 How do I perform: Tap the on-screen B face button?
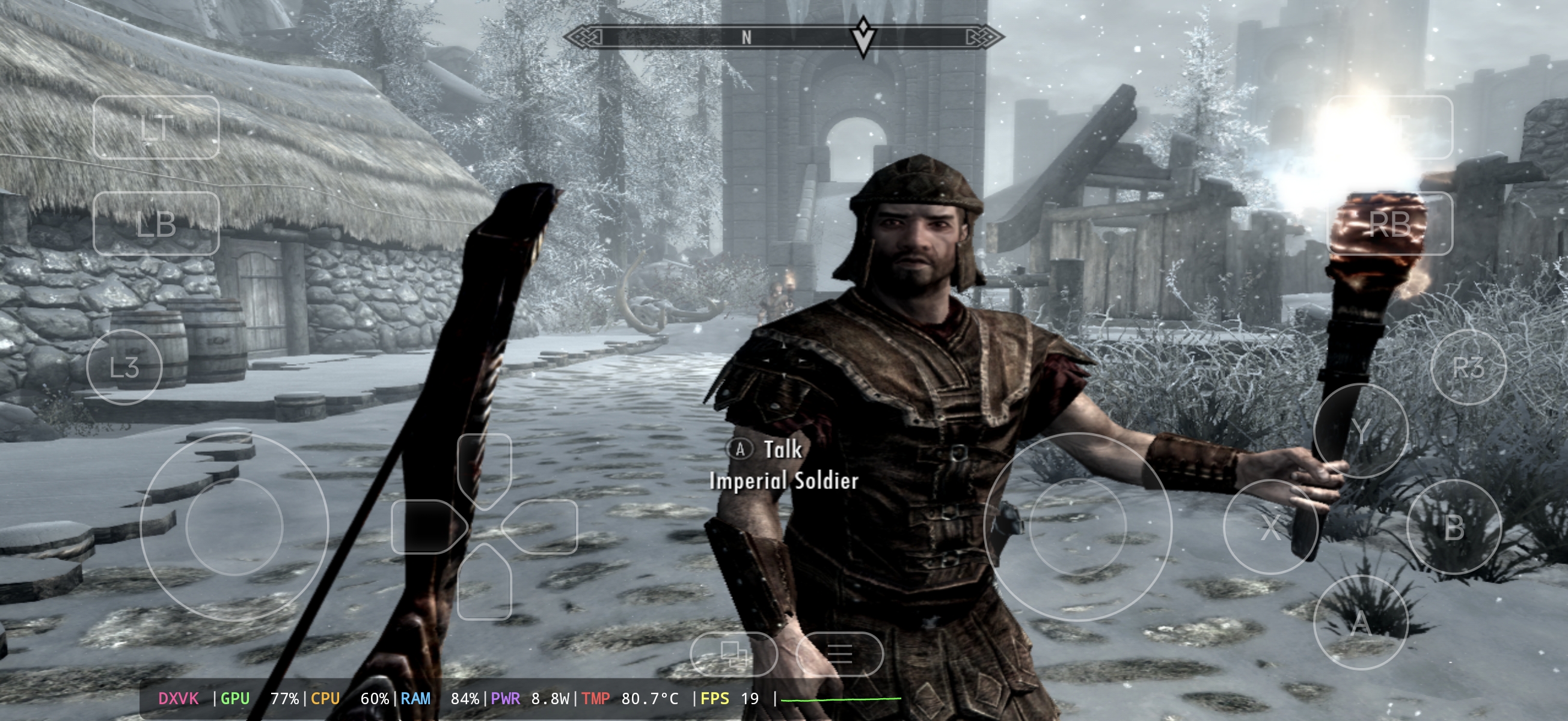pos(1454,526)
